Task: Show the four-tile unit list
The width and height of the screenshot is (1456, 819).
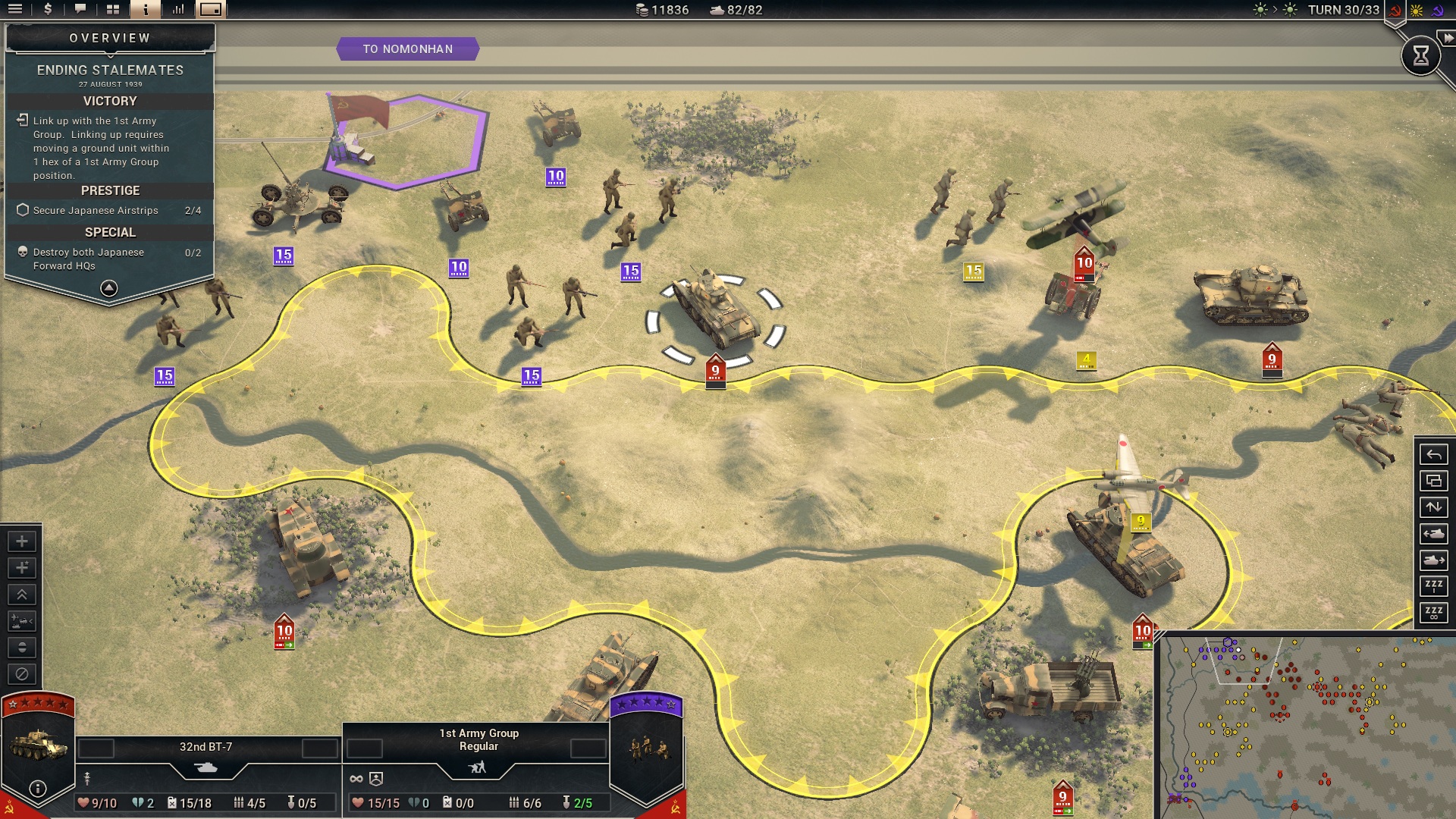Action: tap(113, 10)
